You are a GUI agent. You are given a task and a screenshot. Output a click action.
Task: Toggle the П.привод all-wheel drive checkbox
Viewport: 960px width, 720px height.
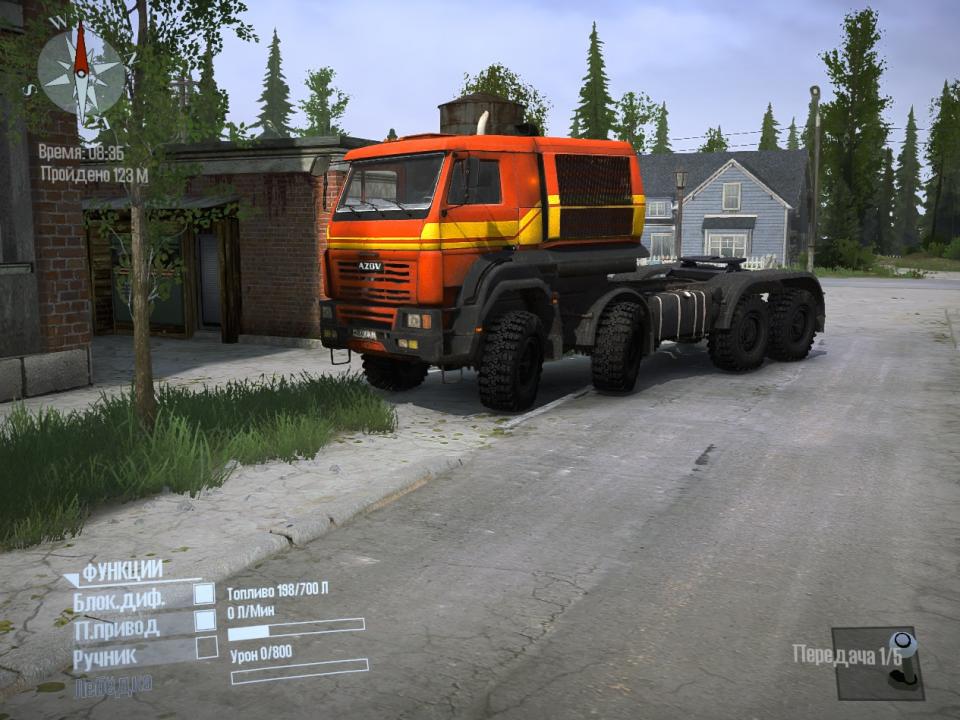(205, 621)
